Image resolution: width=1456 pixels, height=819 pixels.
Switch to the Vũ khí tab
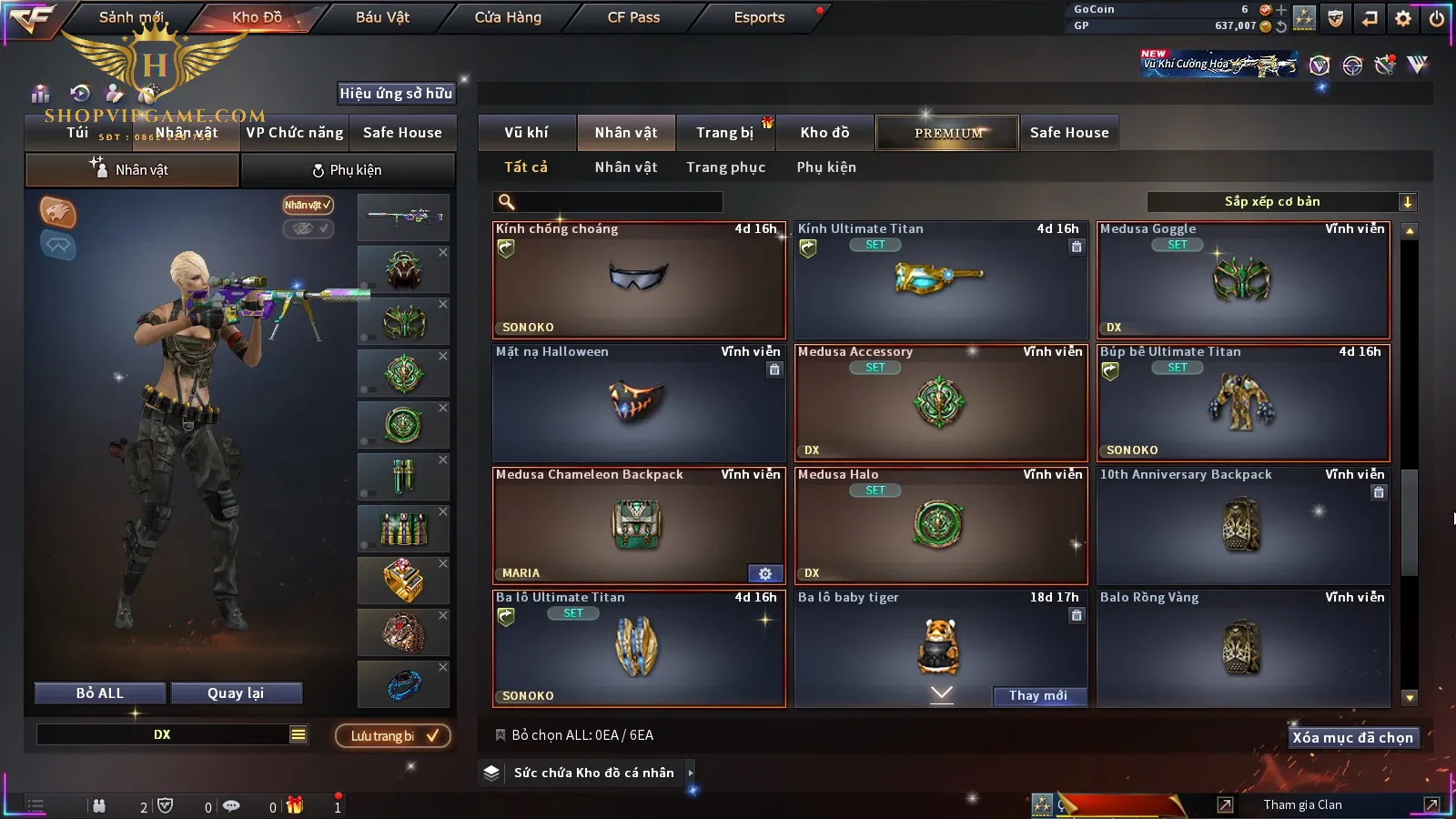[x=526, y=133]
